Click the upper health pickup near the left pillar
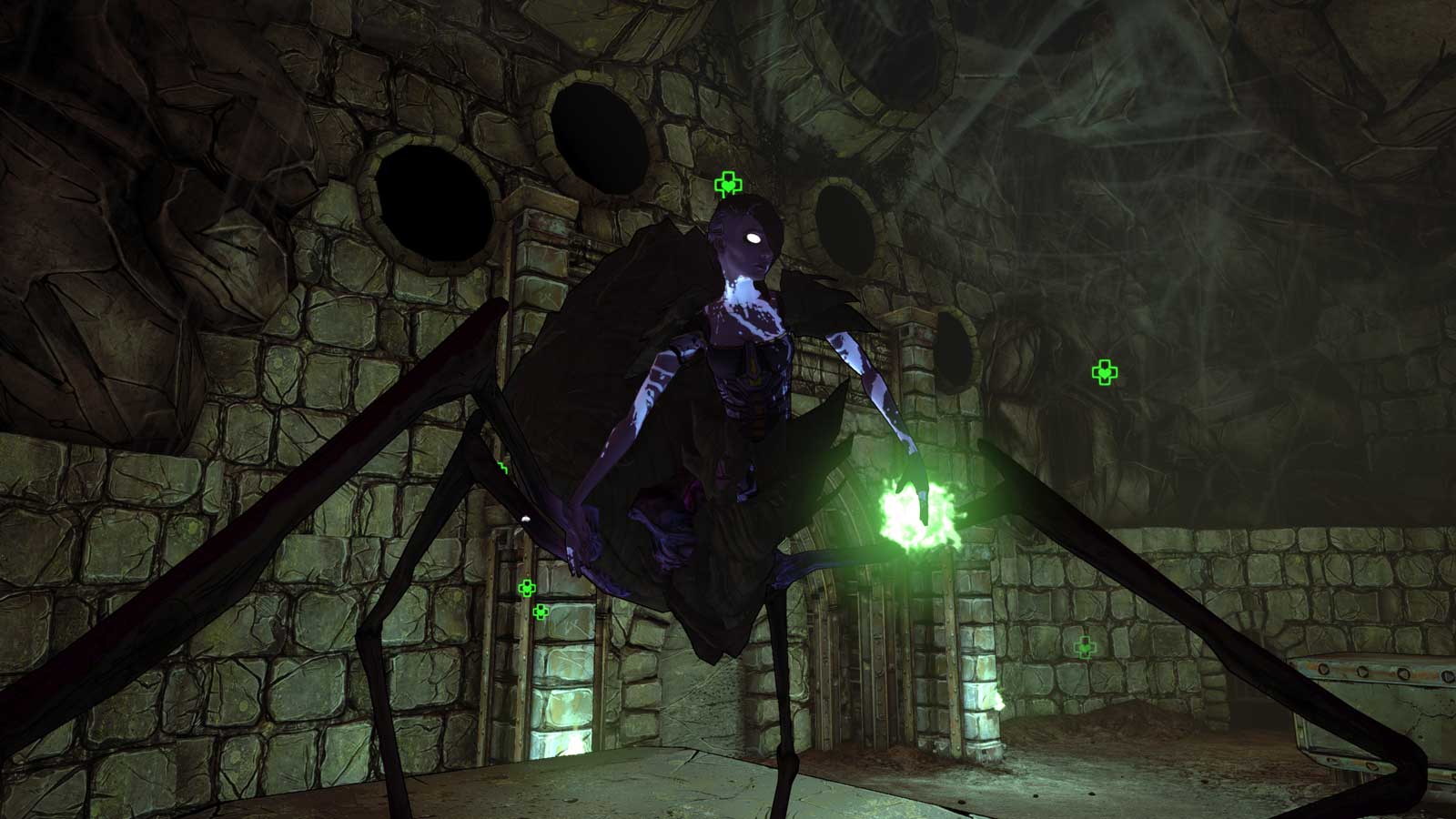Image resolution: width=1456 pixels, height=819 pixels. click(x=526, y=590)
